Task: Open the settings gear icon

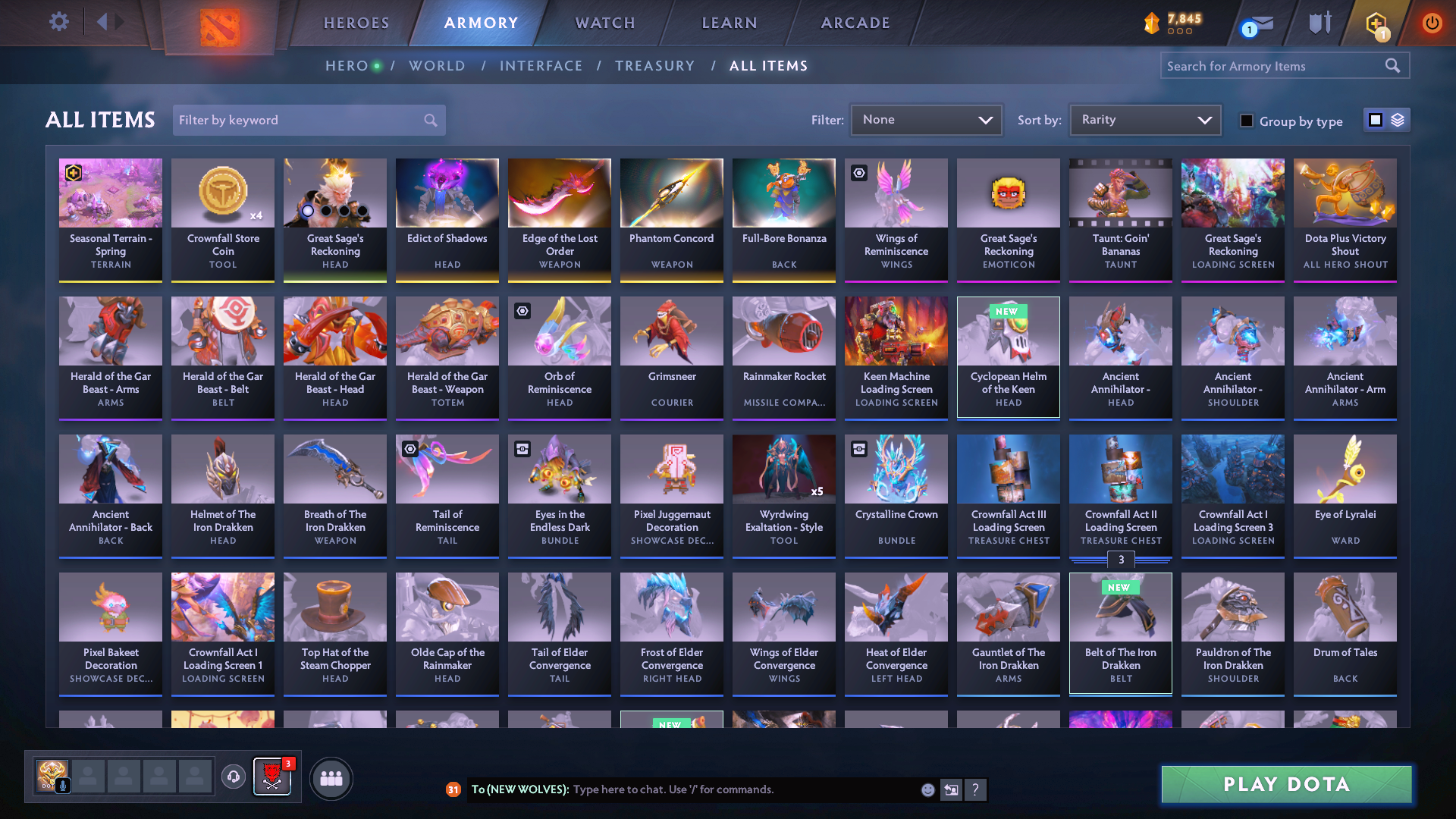Action: pyautogui.click(x=58, y=22)
